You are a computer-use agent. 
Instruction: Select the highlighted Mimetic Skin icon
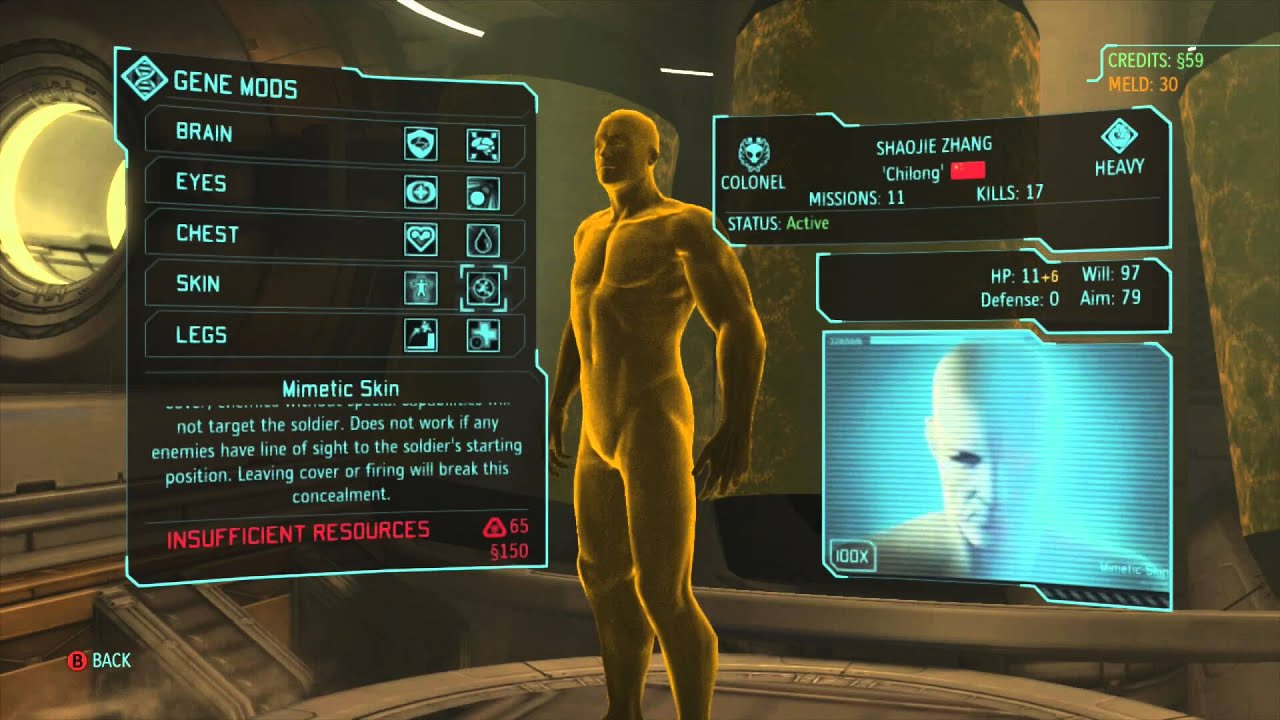(x=483, y=288)
